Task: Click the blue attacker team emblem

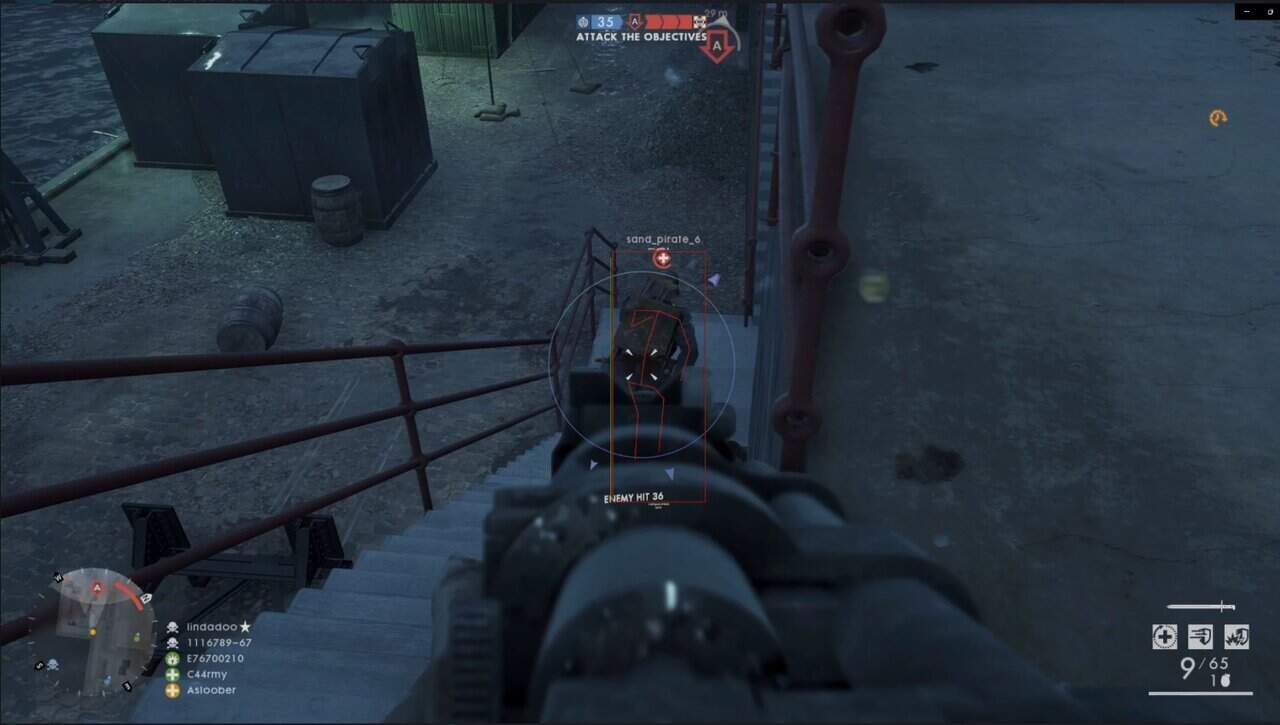Action: (x=583, y=21)
